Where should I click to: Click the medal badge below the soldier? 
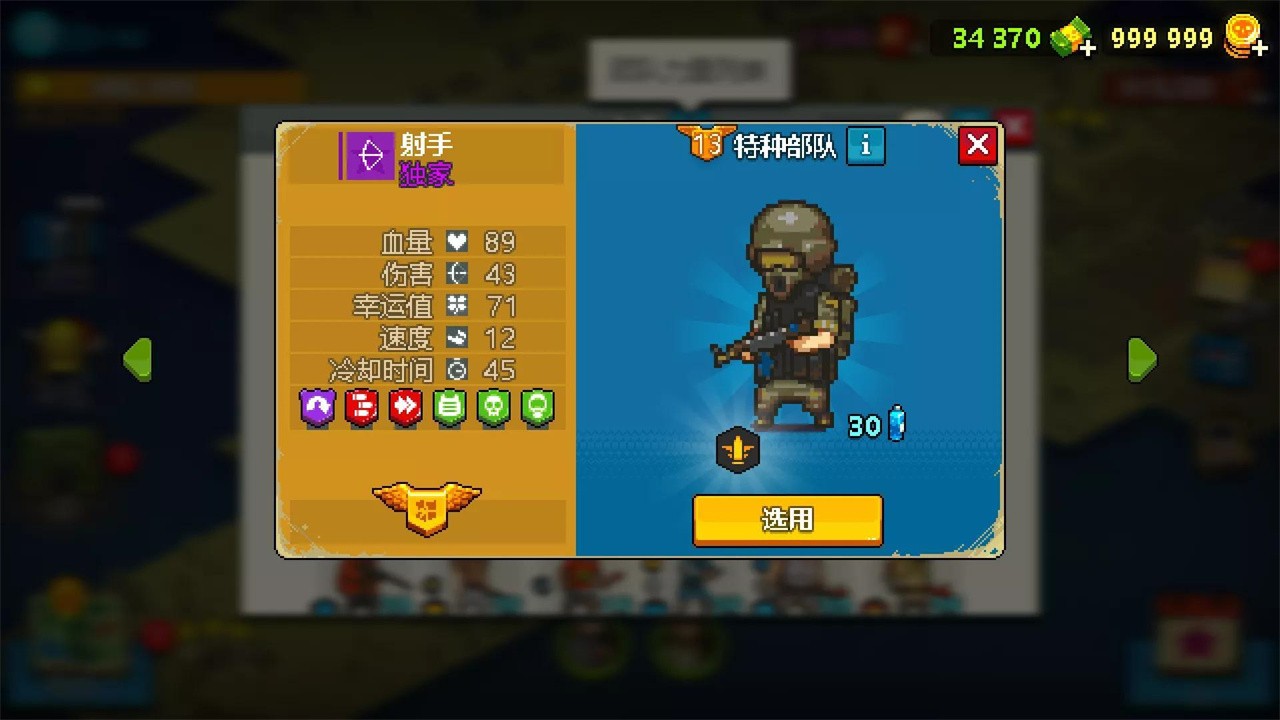pos(737,451)
